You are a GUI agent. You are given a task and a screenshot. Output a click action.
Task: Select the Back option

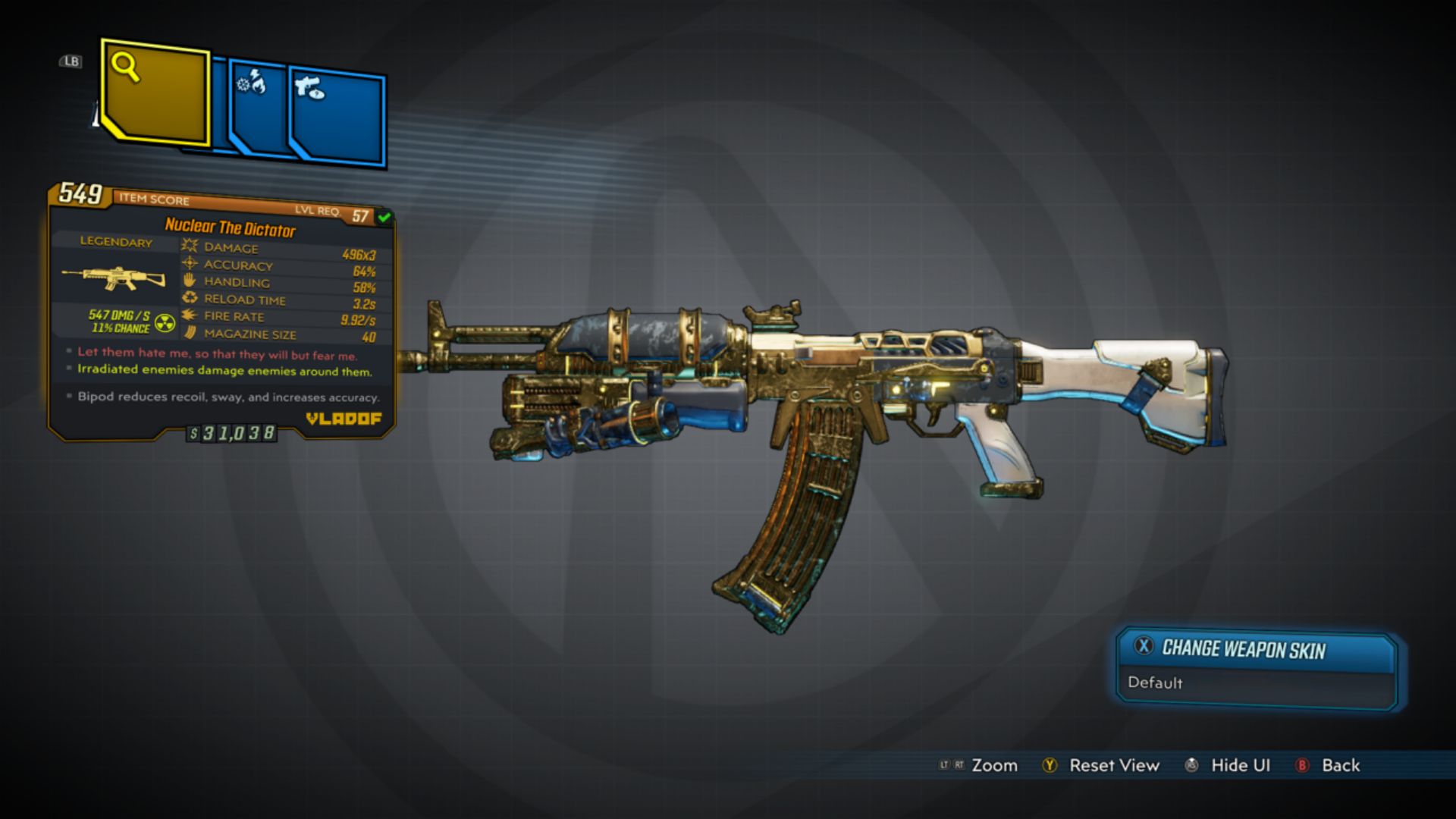(x=1340, y=766)
